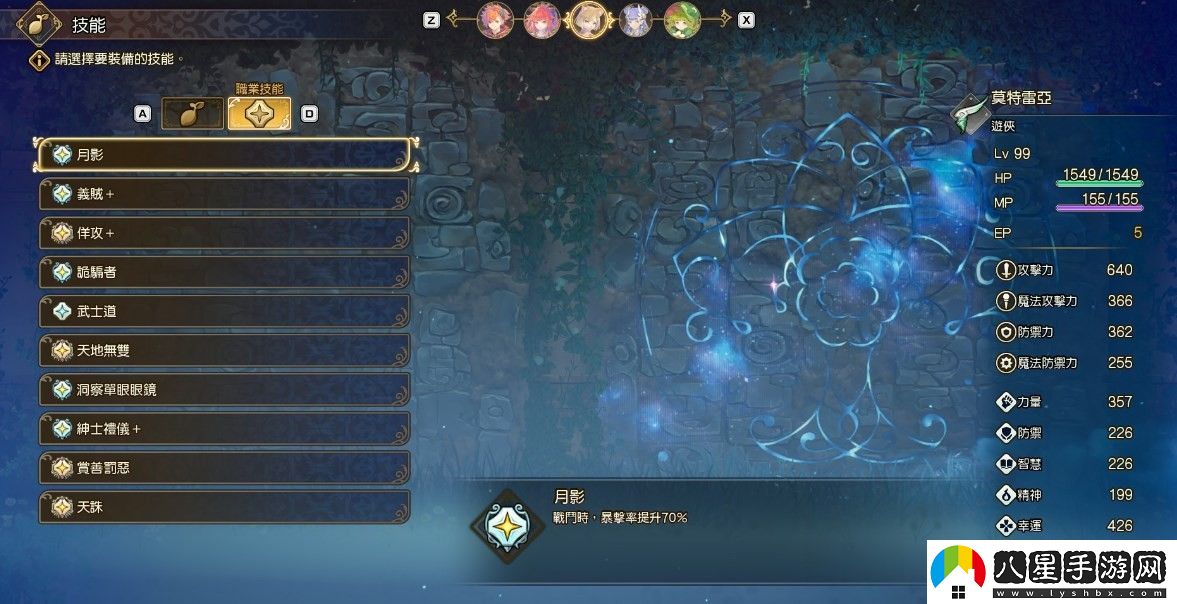Select the 武士道 skill

coord(225,311)
